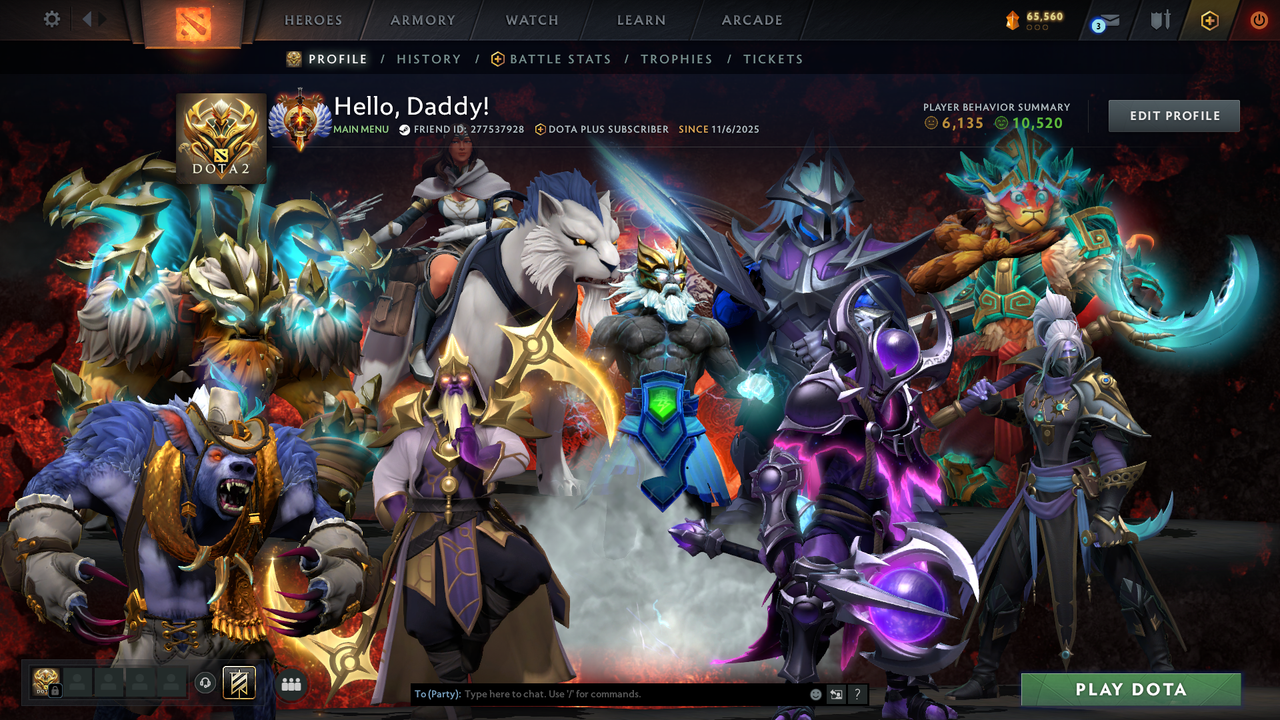Image resolution: width=1280 pixels, height=720 pixels.
Task: Open the ARCADE menu
Action: pyautogui.click(x=751, y=19)
